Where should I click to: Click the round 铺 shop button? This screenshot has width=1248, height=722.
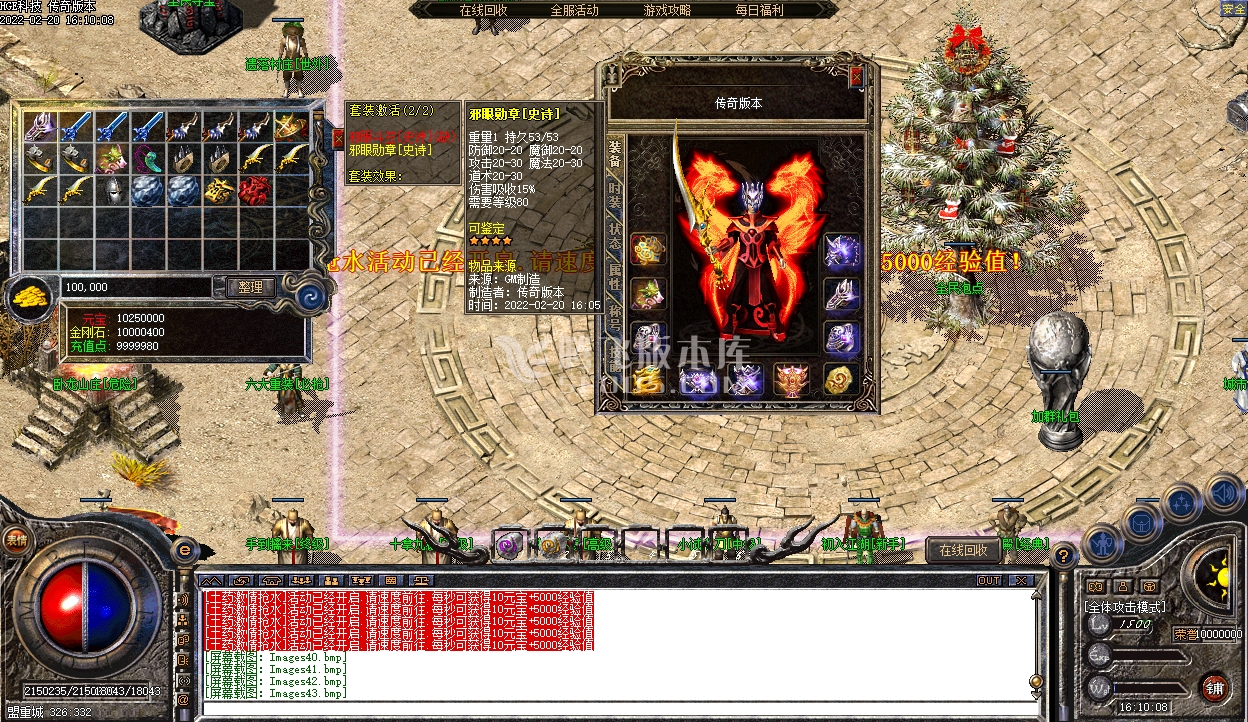point(1213,687)
